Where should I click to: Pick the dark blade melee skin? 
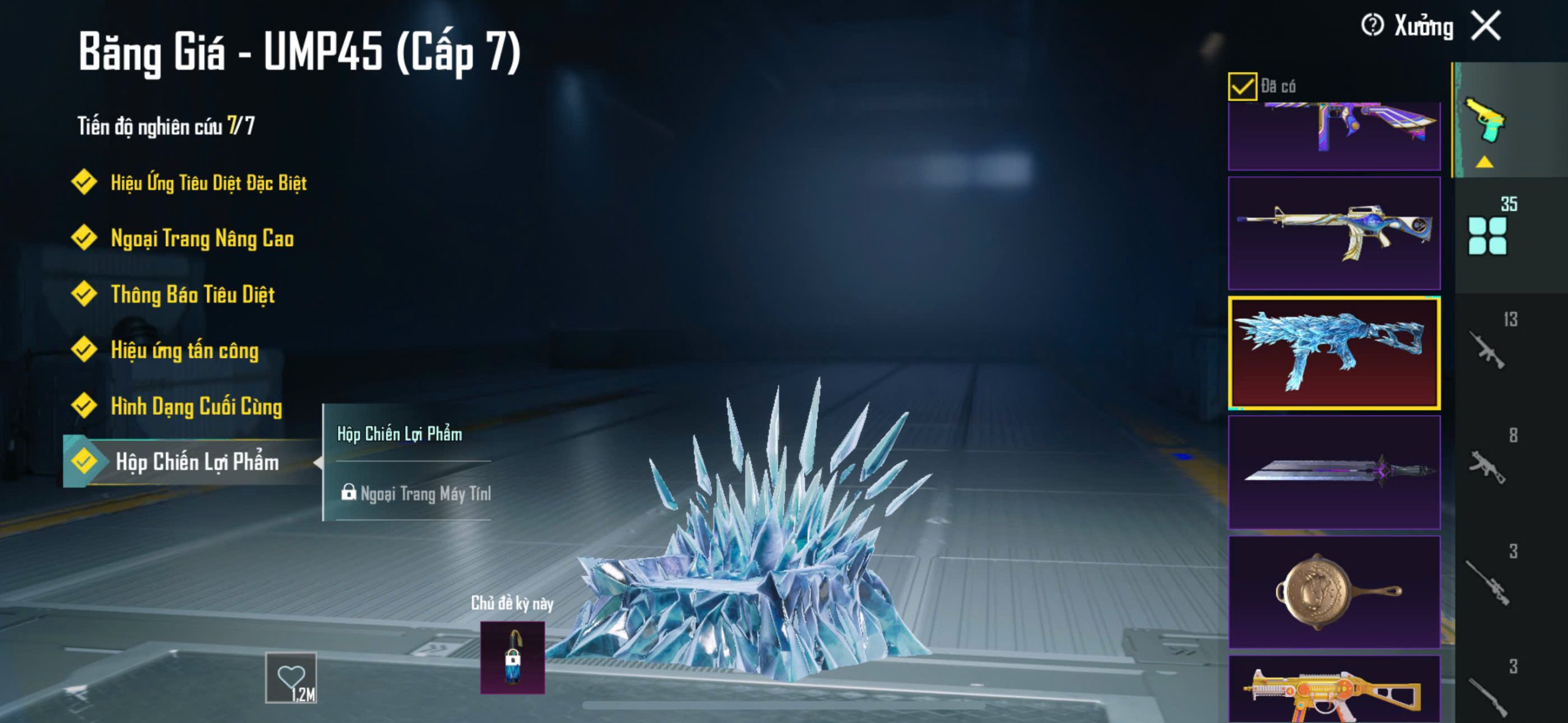(x=1334, y=472)
